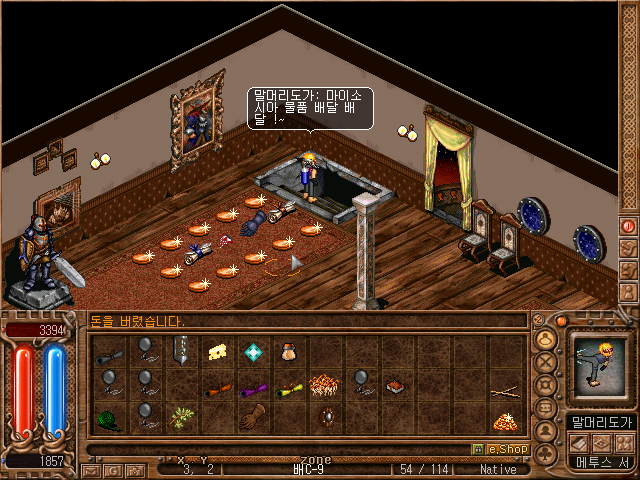This screenshot has height=480, width=640.
Task: Click the red round button on right edge
Action: [x=628, y=227]
